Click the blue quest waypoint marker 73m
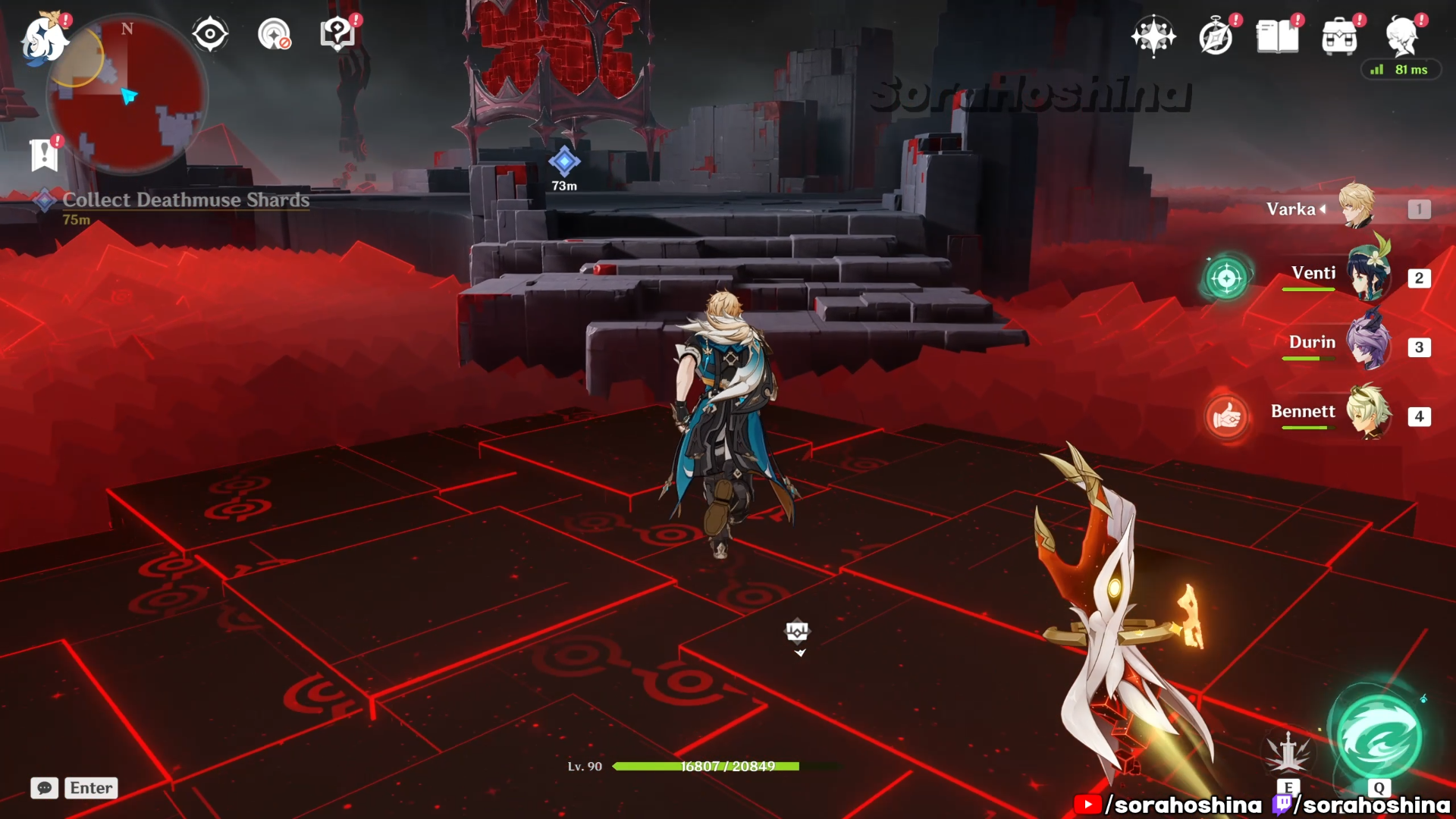 click(x=564, y=161)
